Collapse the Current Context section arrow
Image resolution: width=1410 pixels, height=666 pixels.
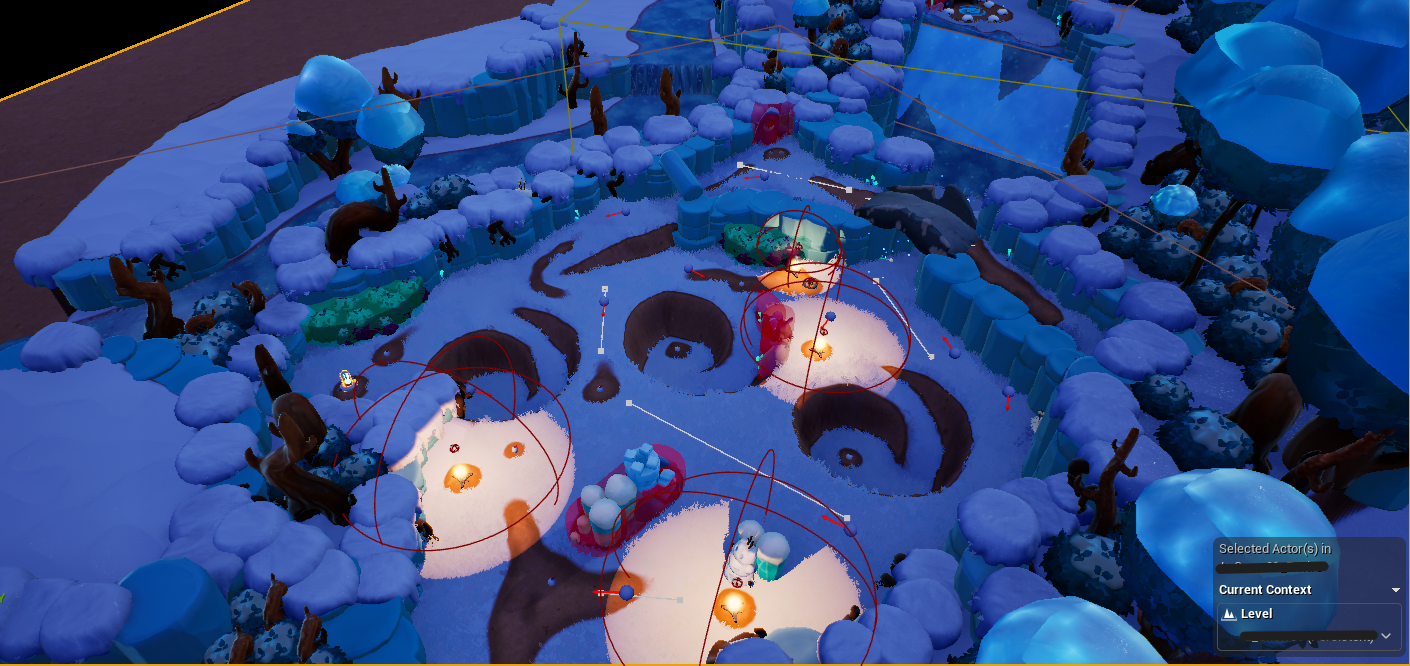[1396, 590]
